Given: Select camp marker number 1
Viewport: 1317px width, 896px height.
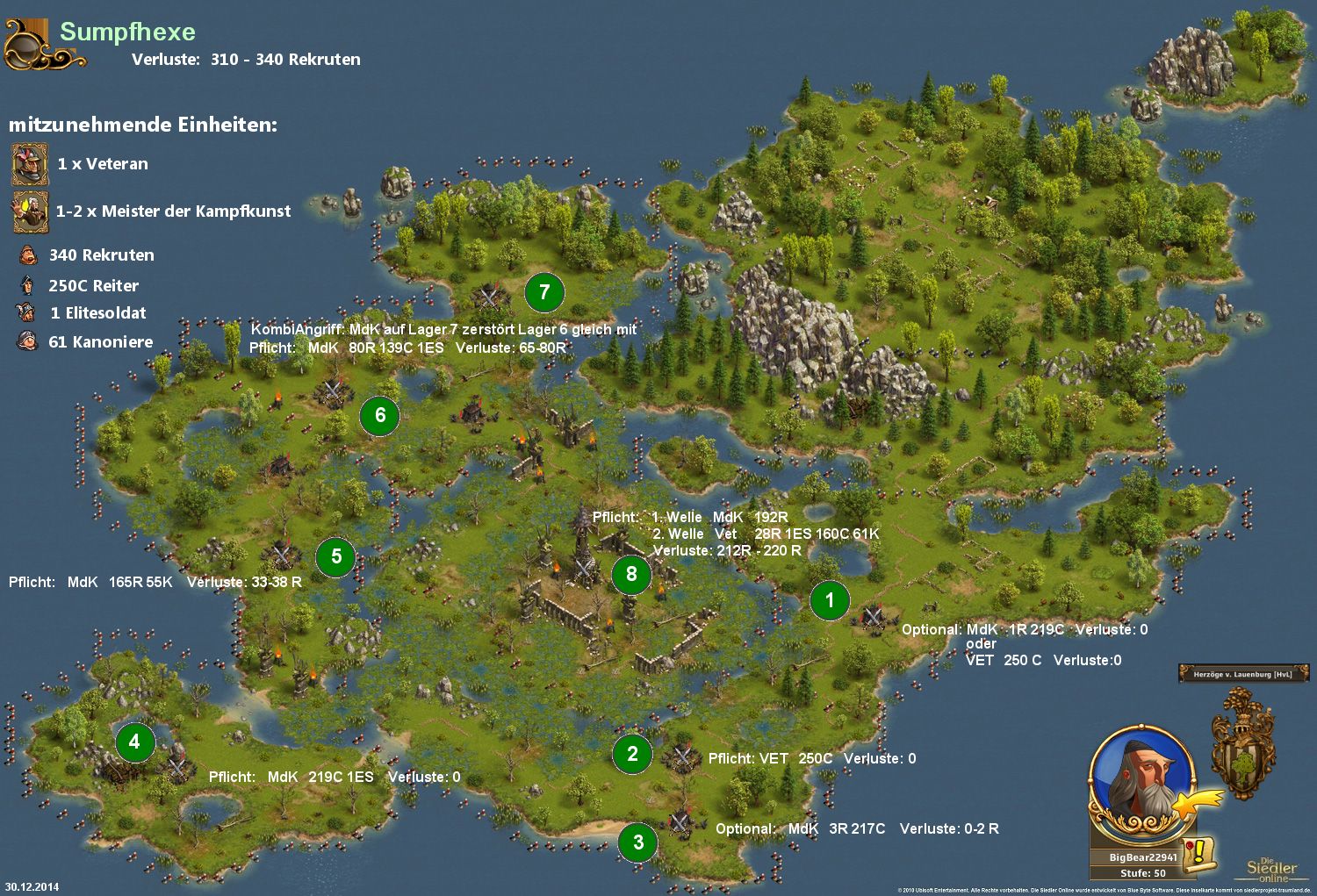Looking at the screenshot, I should (x=830, y=601).
